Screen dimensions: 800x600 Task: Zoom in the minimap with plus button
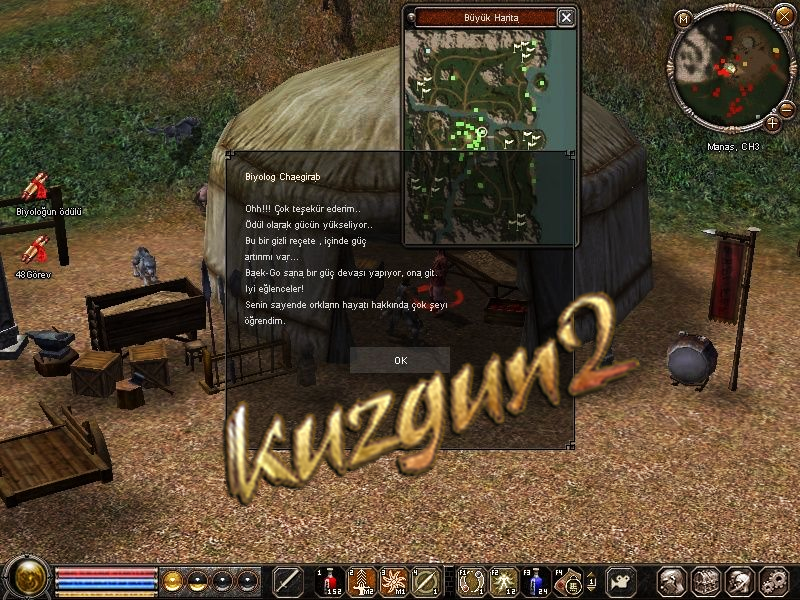pyautogui.click(x=773, y=124)
